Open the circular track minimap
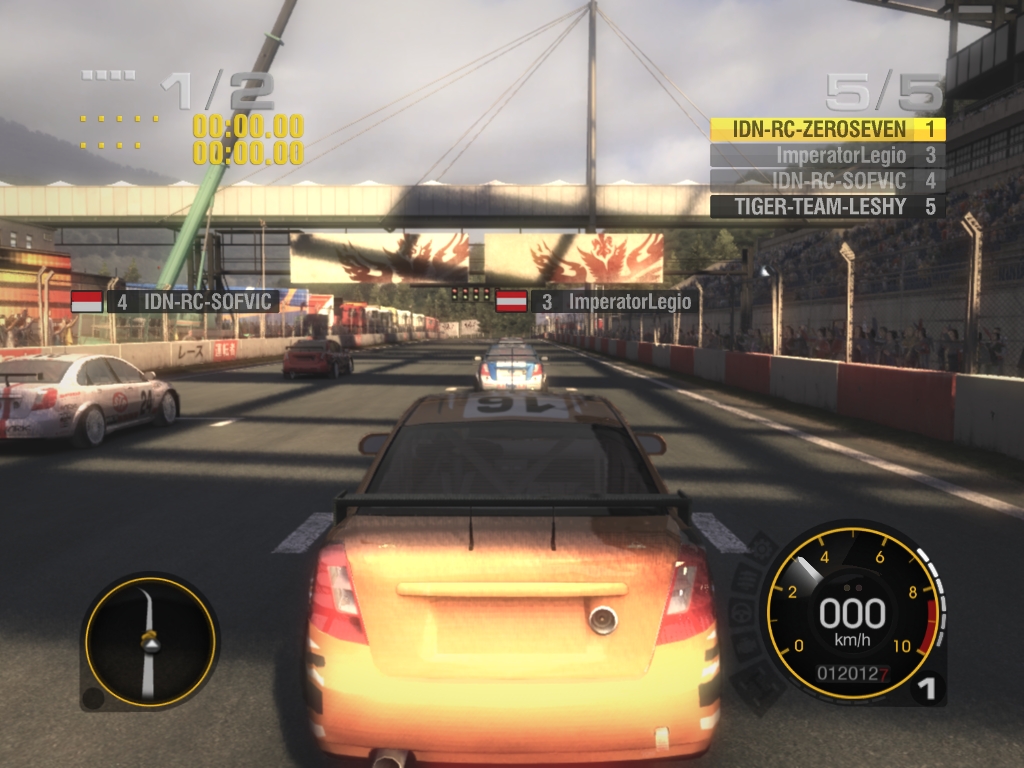1024x768 pixels. coord(149,641)
